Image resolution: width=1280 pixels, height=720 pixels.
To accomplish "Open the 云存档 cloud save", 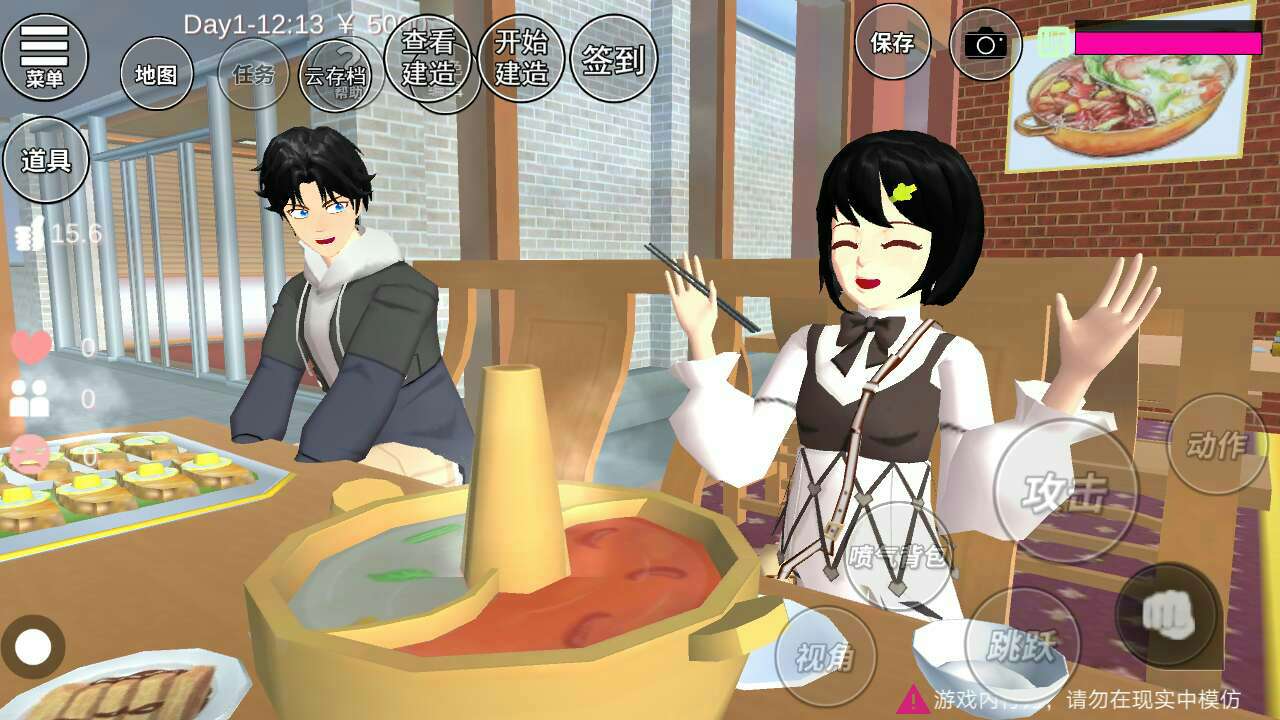I will click(335, 75).
